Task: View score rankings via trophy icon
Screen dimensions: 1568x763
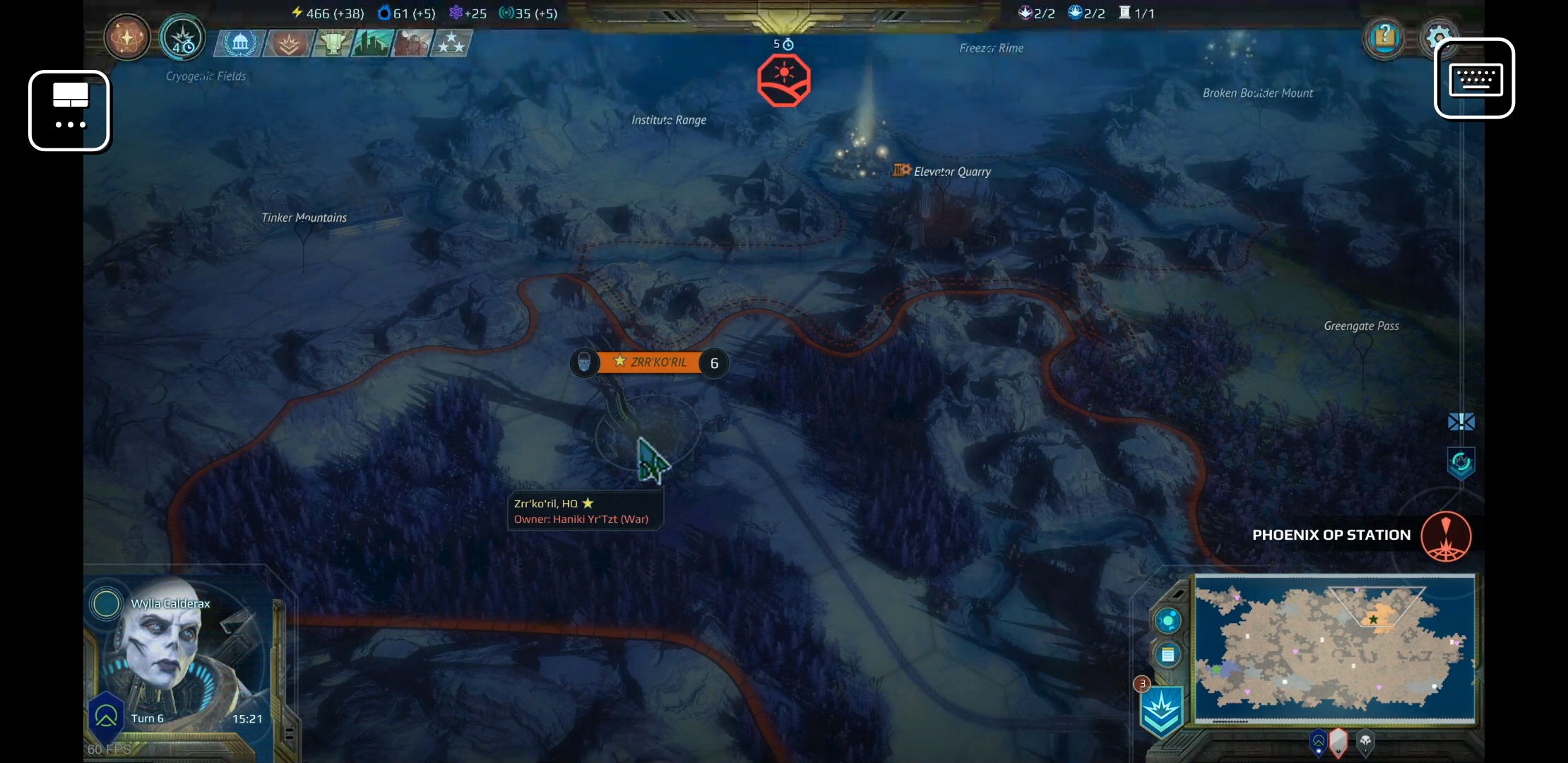Action: point(332,43)
